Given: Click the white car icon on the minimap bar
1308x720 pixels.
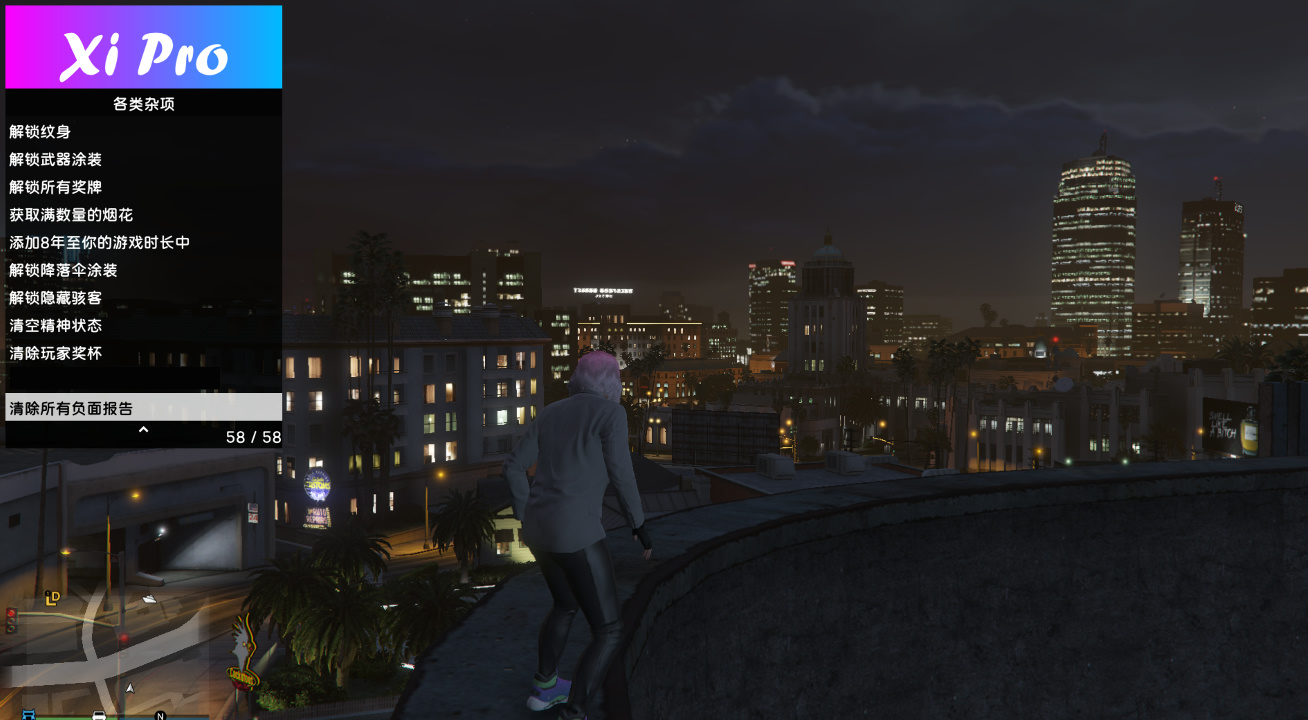Looking at the screenshot, I should point(100,716).
